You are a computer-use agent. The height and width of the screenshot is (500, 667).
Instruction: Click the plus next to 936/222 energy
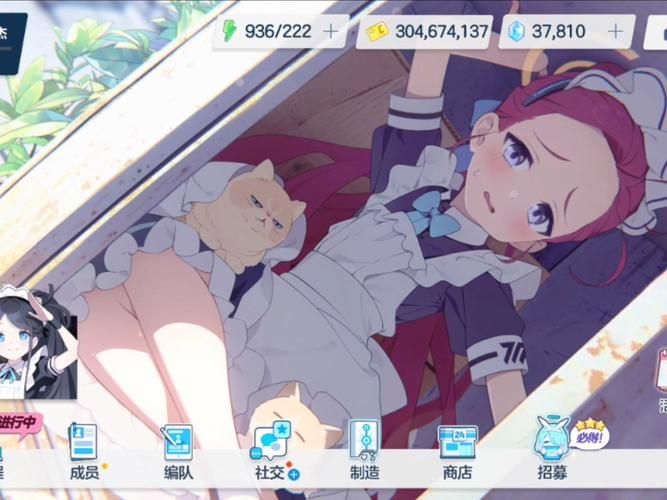click(331, 31)
